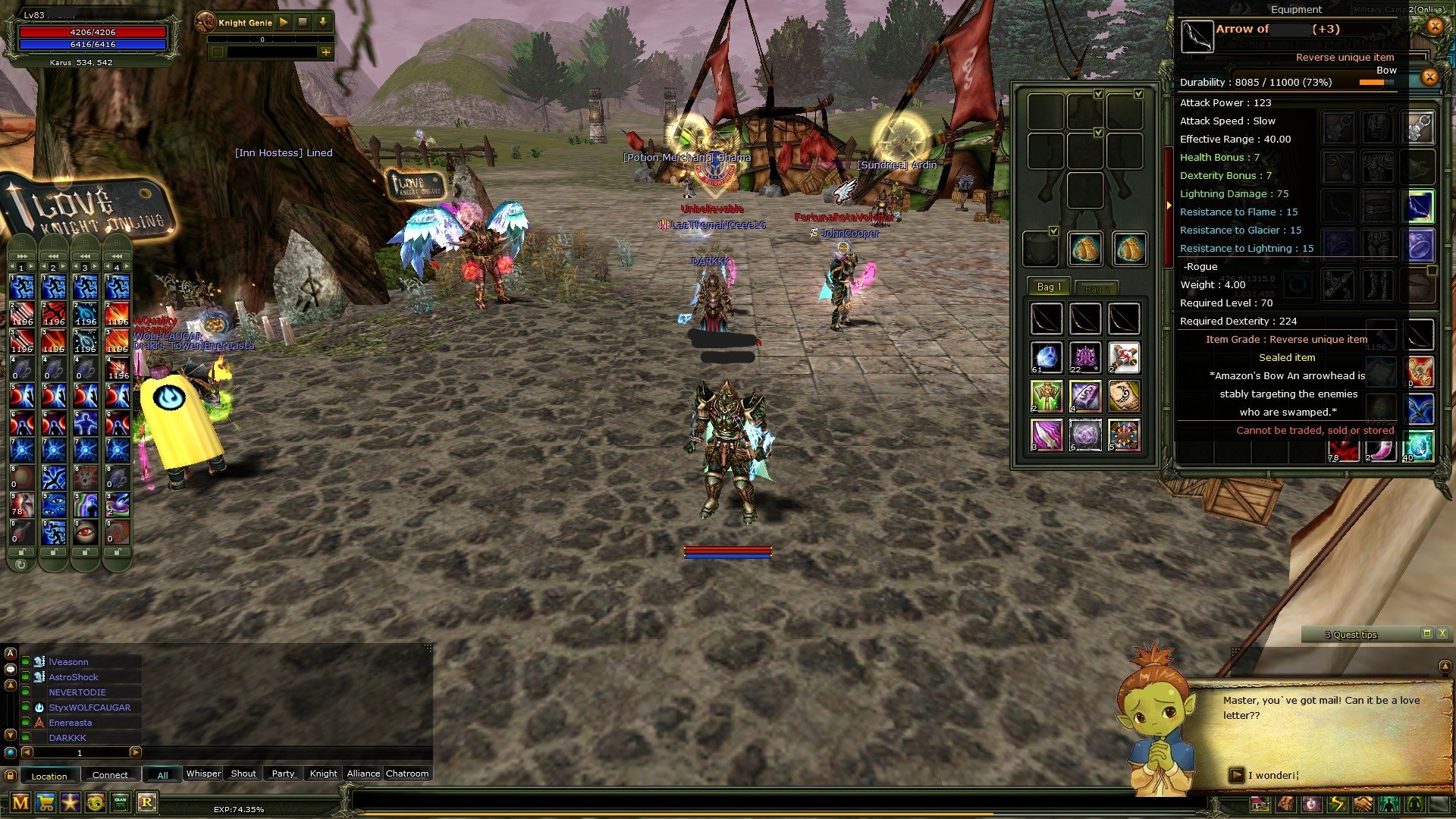Open the item mall shopping cart icon

[45, 803]
